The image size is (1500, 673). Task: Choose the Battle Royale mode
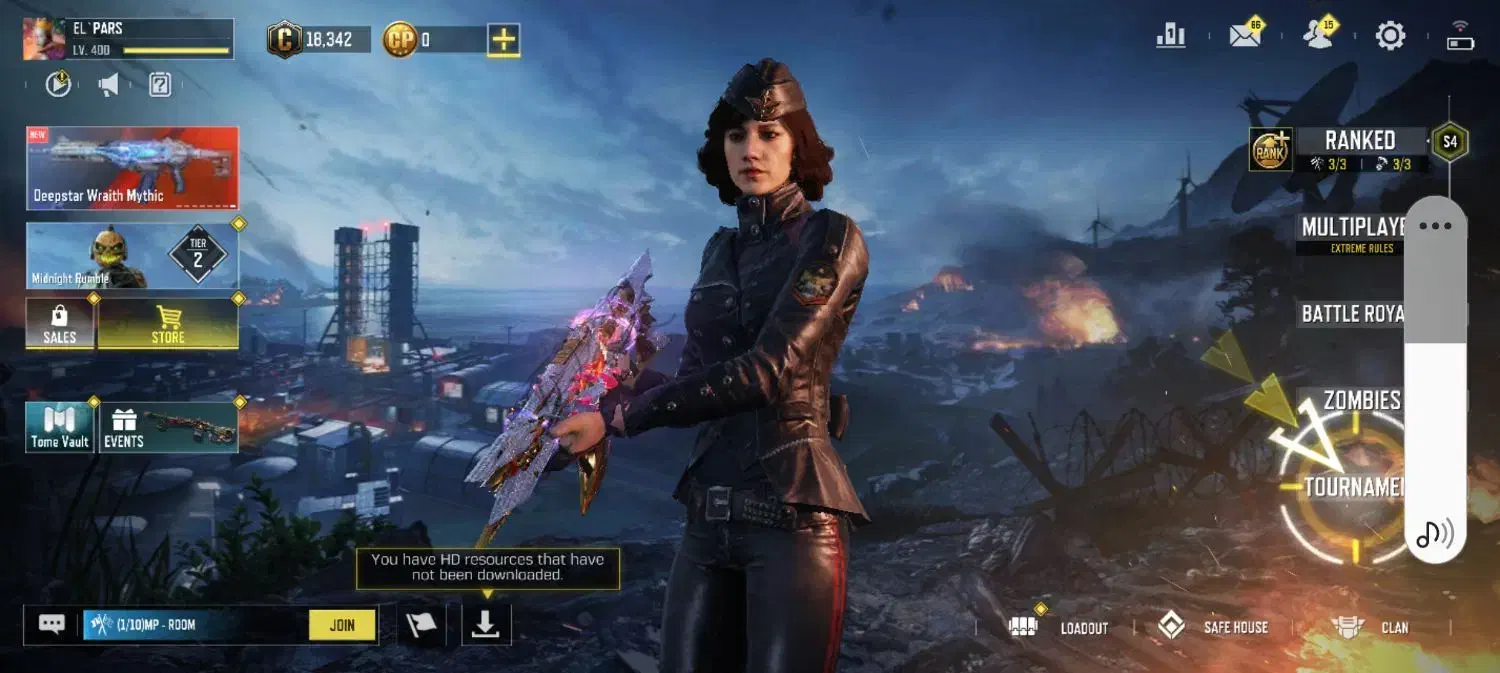coord(1352,314)
